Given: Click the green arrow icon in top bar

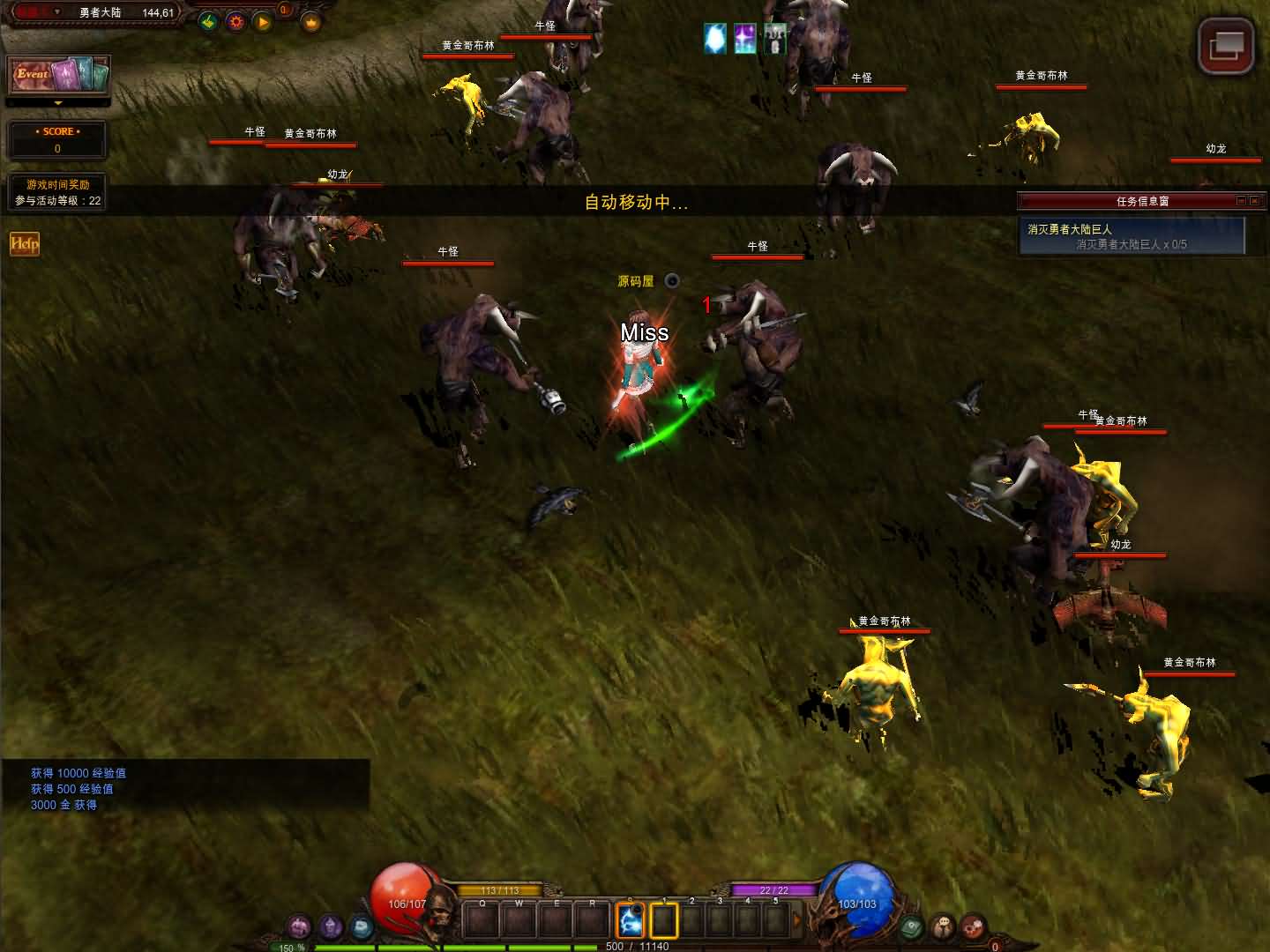Looking at the screenshot, I should point(208,22).
